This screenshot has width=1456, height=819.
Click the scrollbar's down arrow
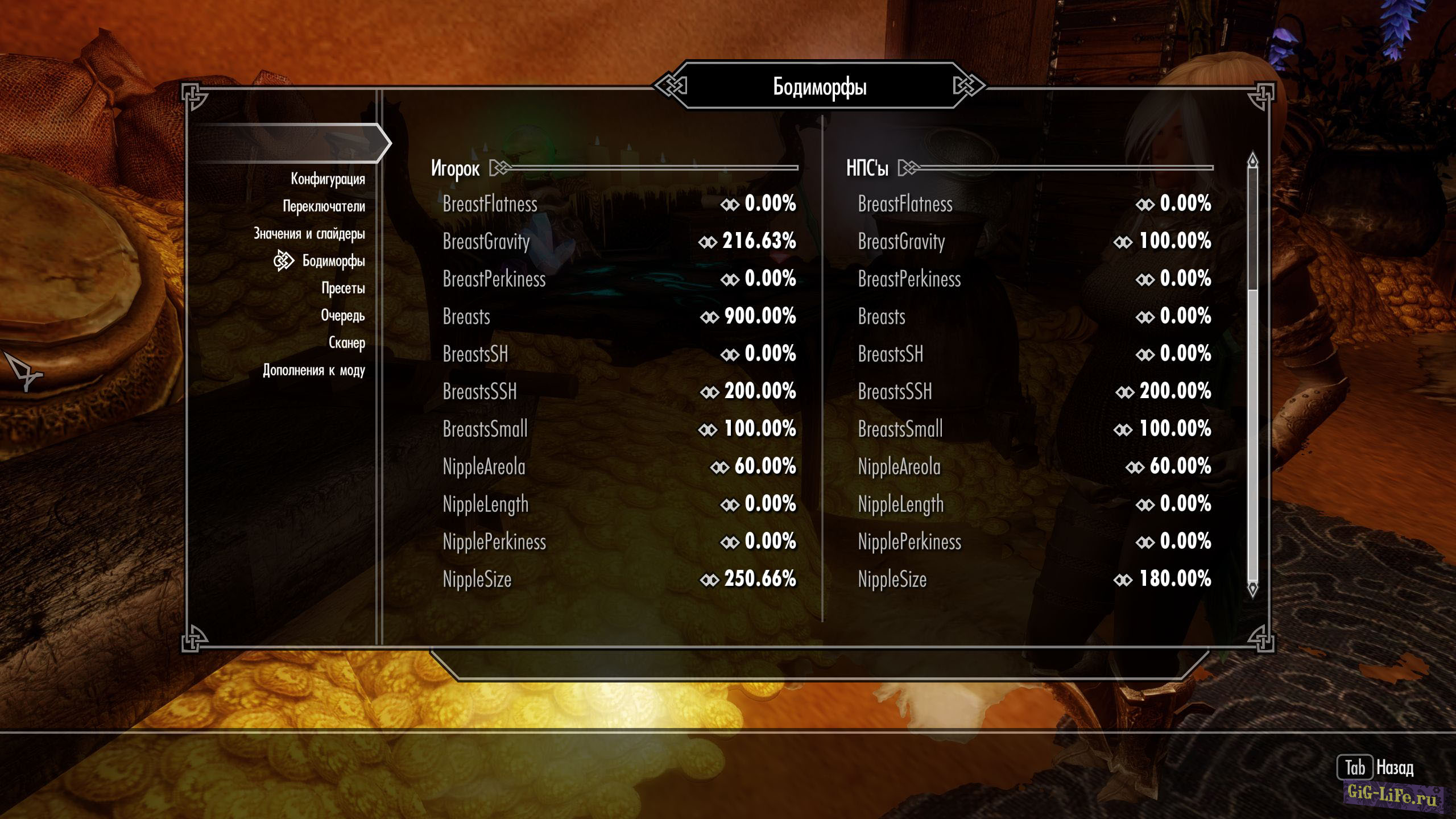pyautogui.click(x=1252, y=589)
